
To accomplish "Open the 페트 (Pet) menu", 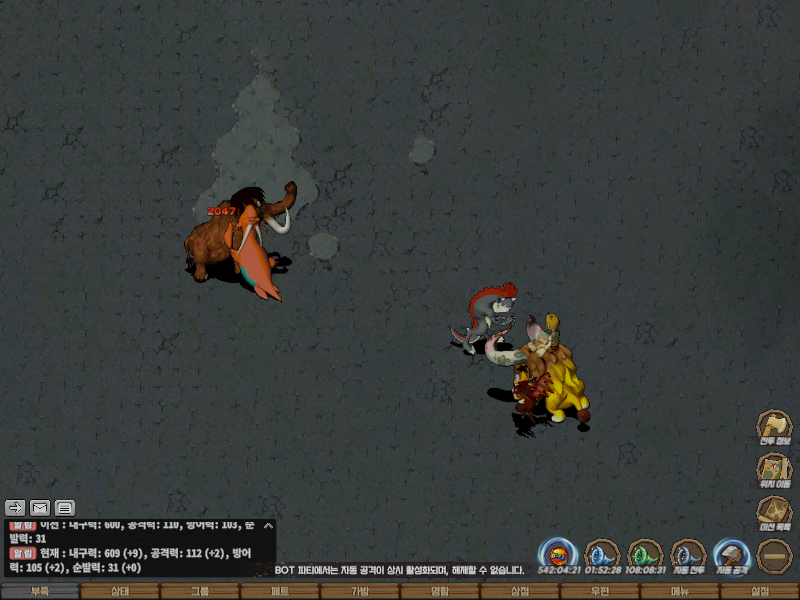I will point(280,592).
